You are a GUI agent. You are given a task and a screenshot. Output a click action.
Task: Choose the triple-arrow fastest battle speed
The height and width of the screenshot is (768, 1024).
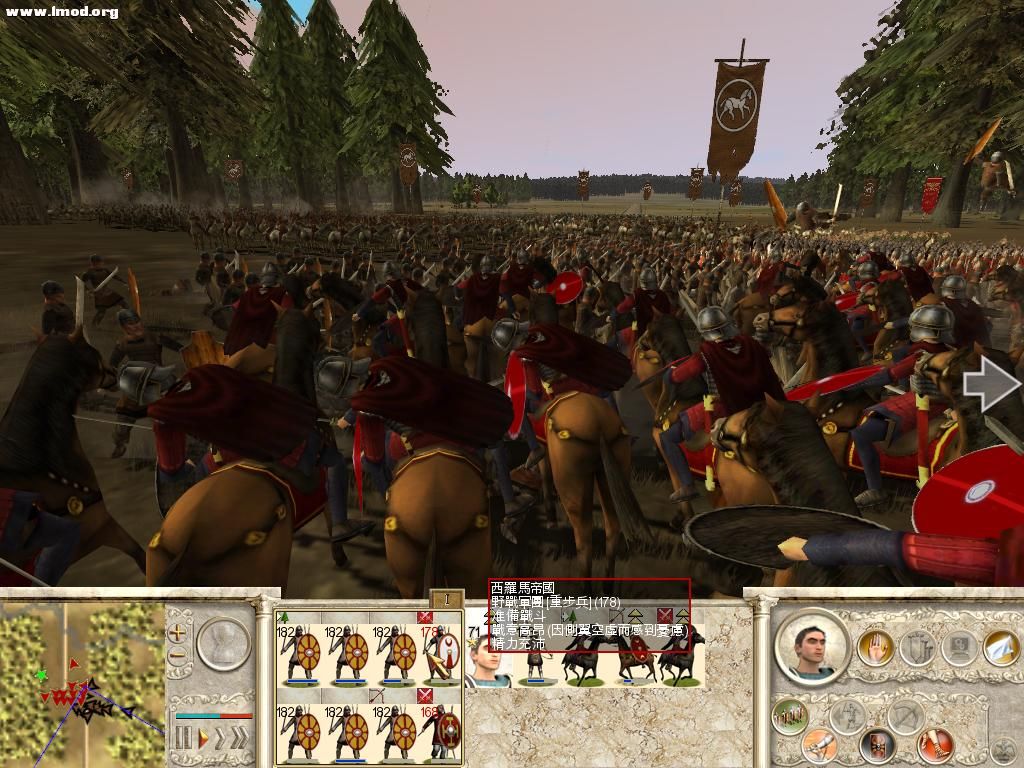(x=238, y=739)
